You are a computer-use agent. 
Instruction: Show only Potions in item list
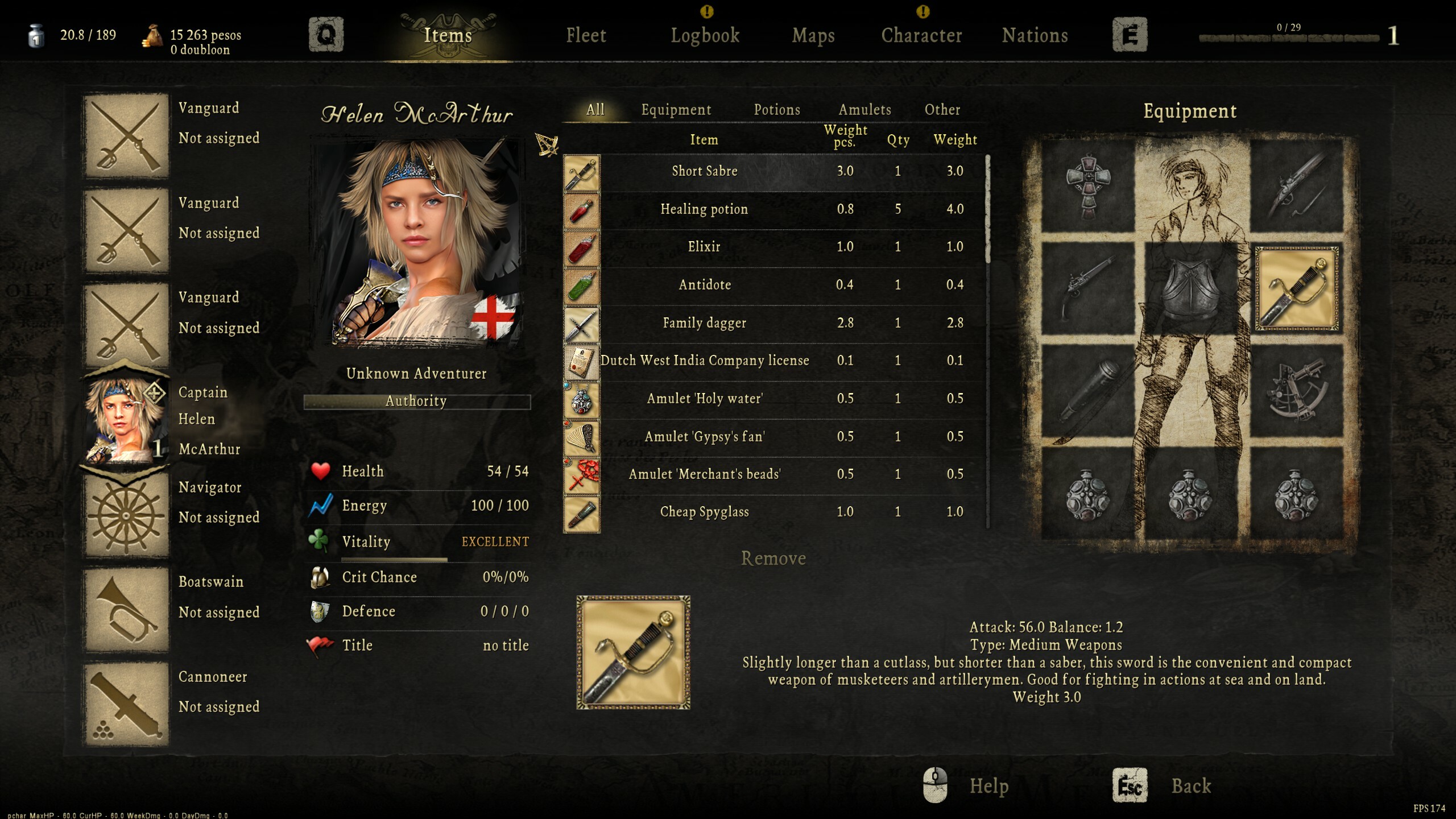(x=777, y=110)
